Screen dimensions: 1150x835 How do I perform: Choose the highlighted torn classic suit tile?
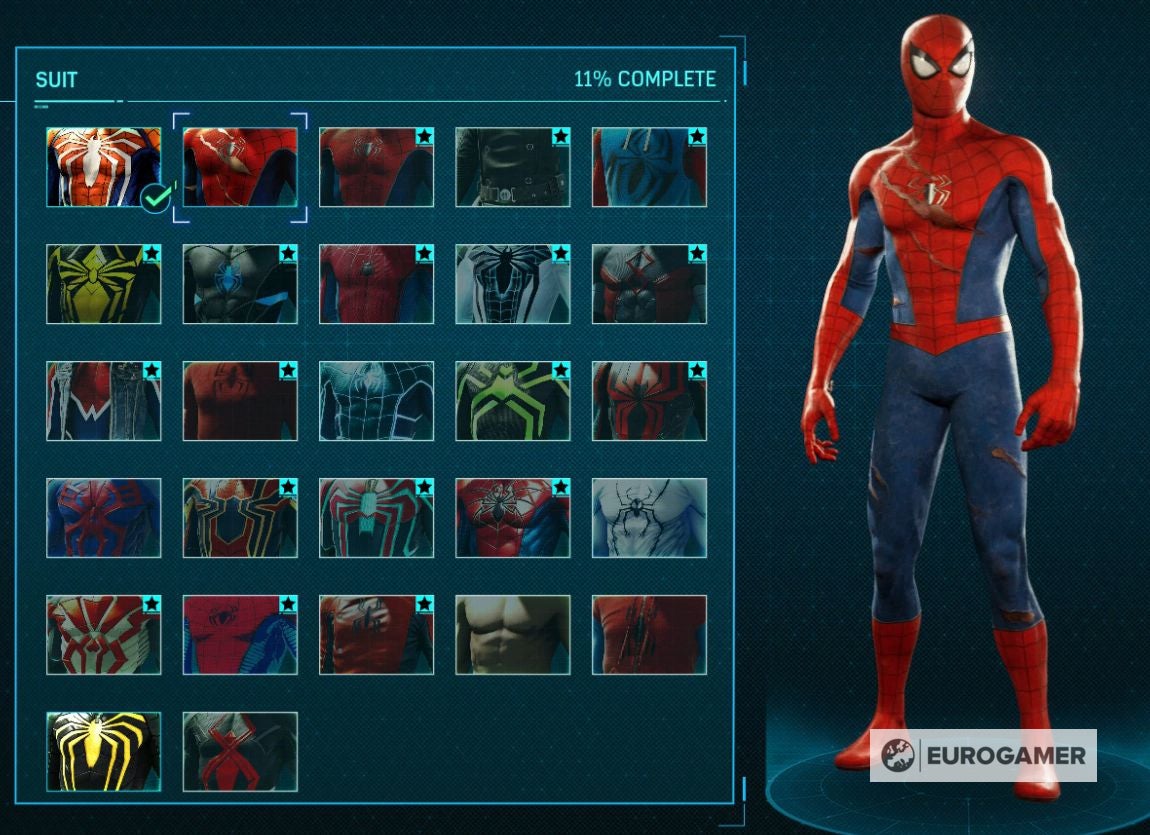click(x=240, y=167)
